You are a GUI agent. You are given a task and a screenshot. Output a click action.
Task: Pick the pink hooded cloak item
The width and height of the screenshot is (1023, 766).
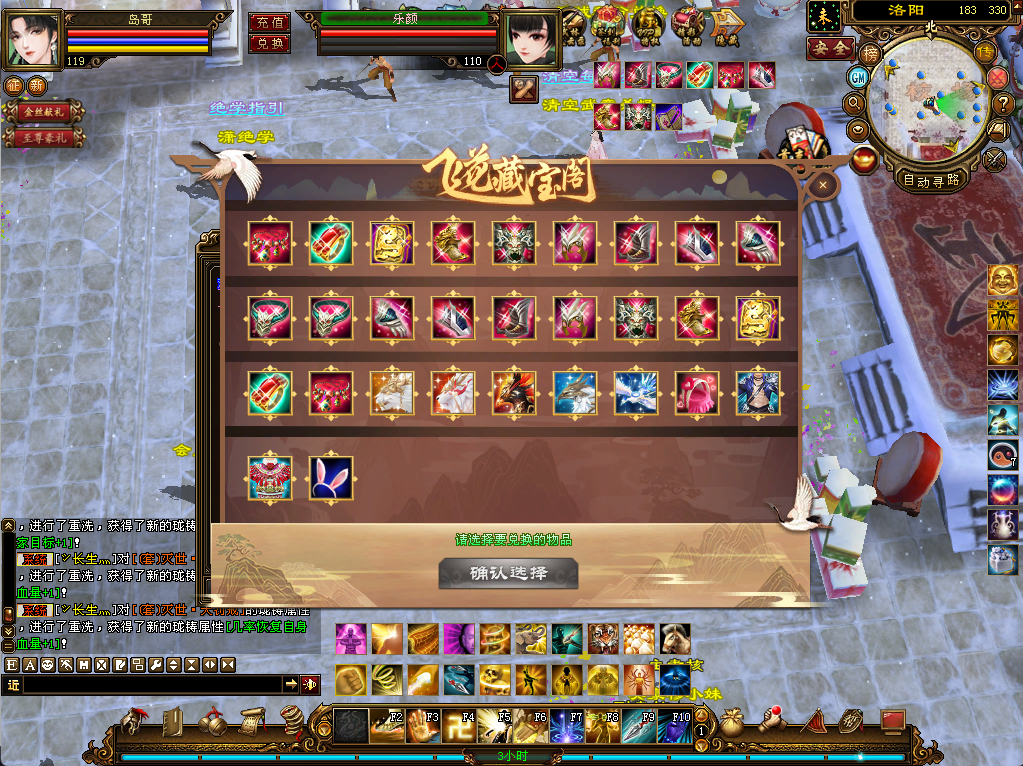(696, 392)
